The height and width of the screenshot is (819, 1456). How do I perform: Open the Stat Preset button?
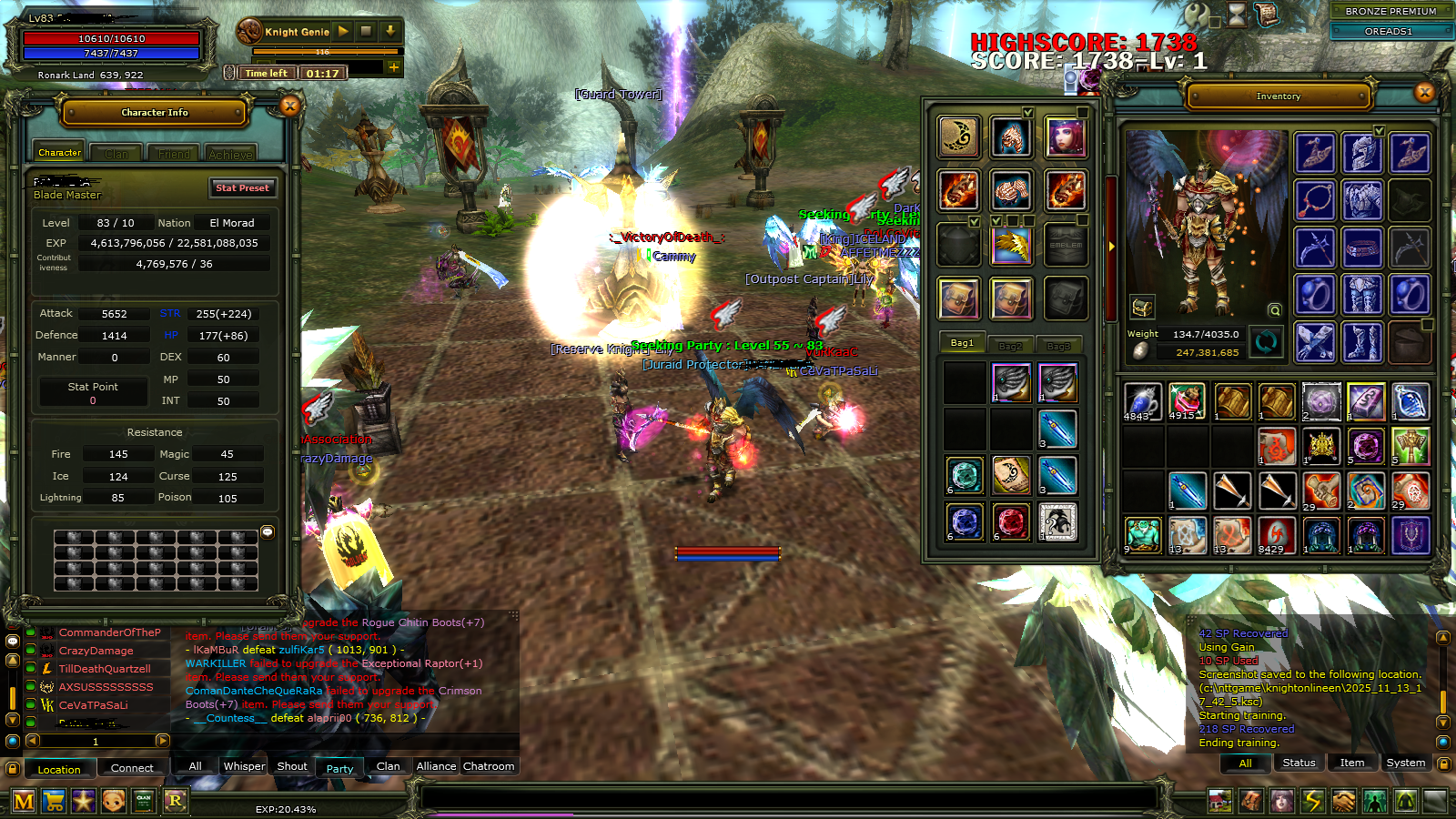pyautogui.click(x=242, y=187)
